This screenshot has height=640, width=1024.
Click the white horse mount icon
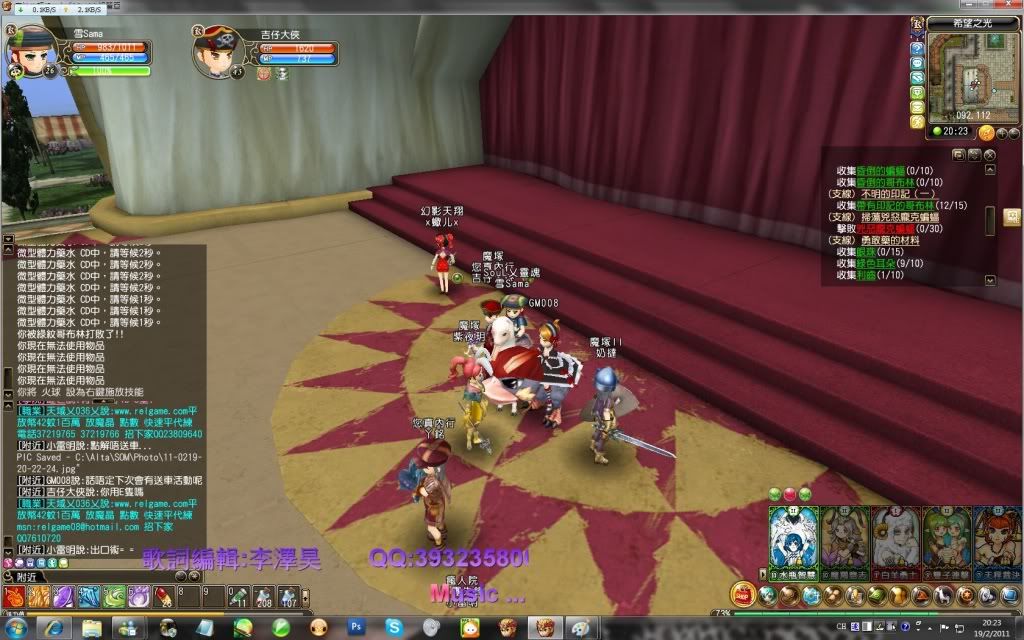(945, 597)
